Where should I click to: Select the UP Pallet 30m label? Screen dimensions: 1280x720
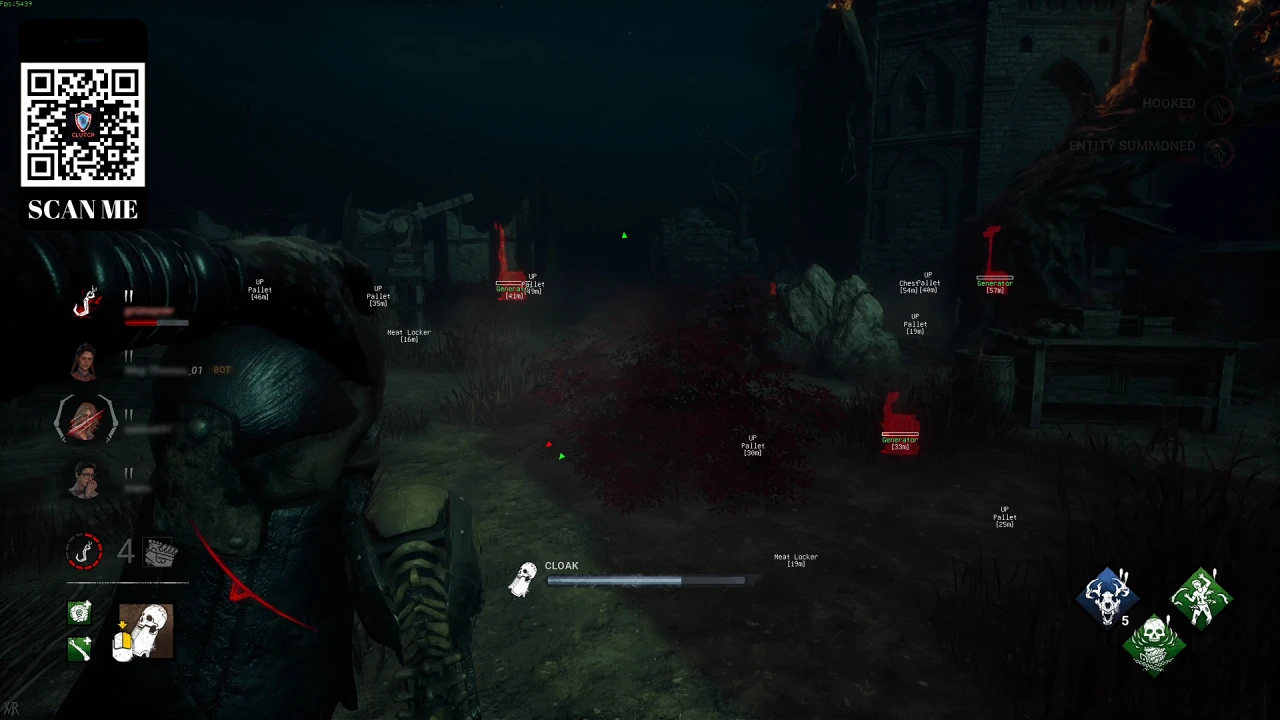click(751, 443)
